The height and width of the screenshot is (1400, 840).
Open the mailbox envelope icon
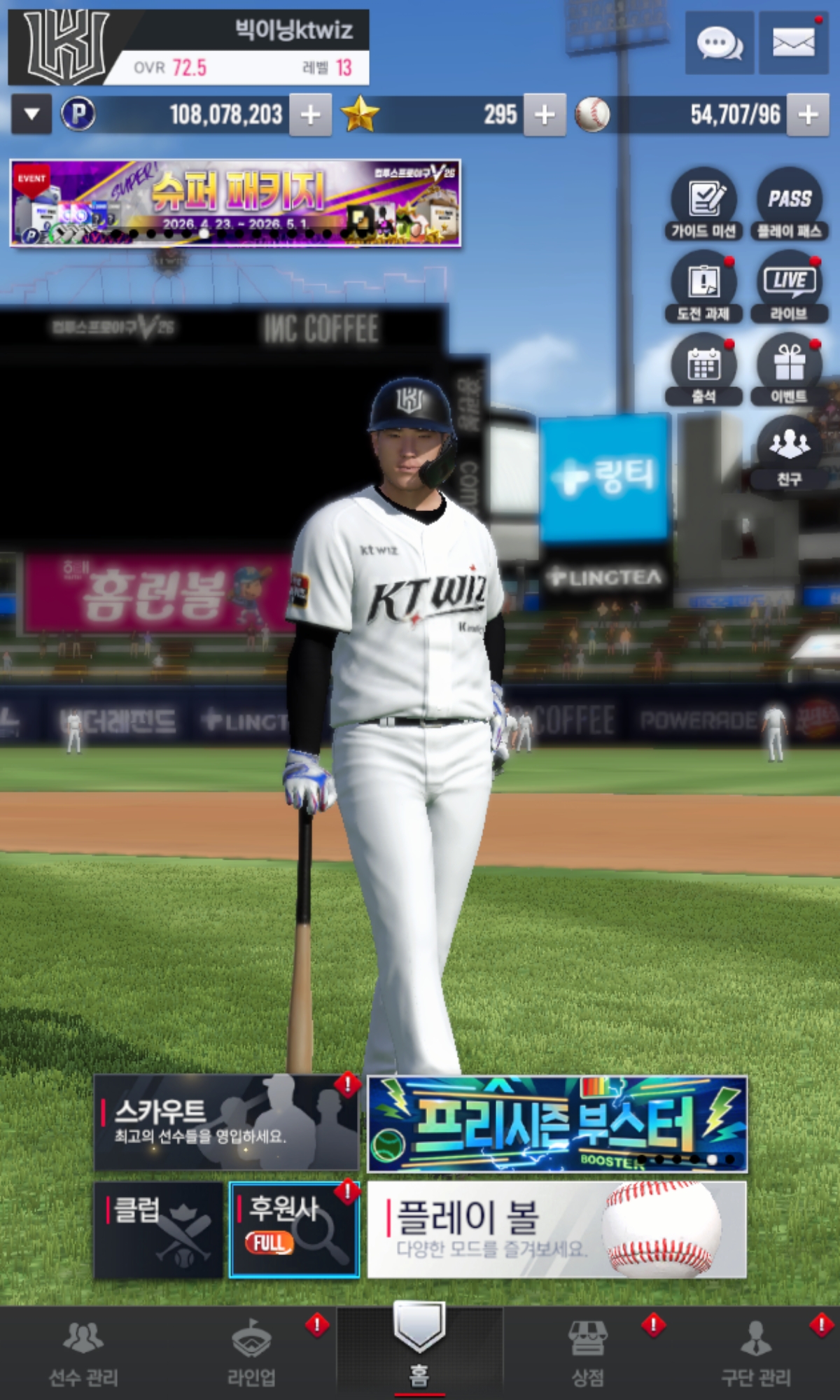coord(793,43)
